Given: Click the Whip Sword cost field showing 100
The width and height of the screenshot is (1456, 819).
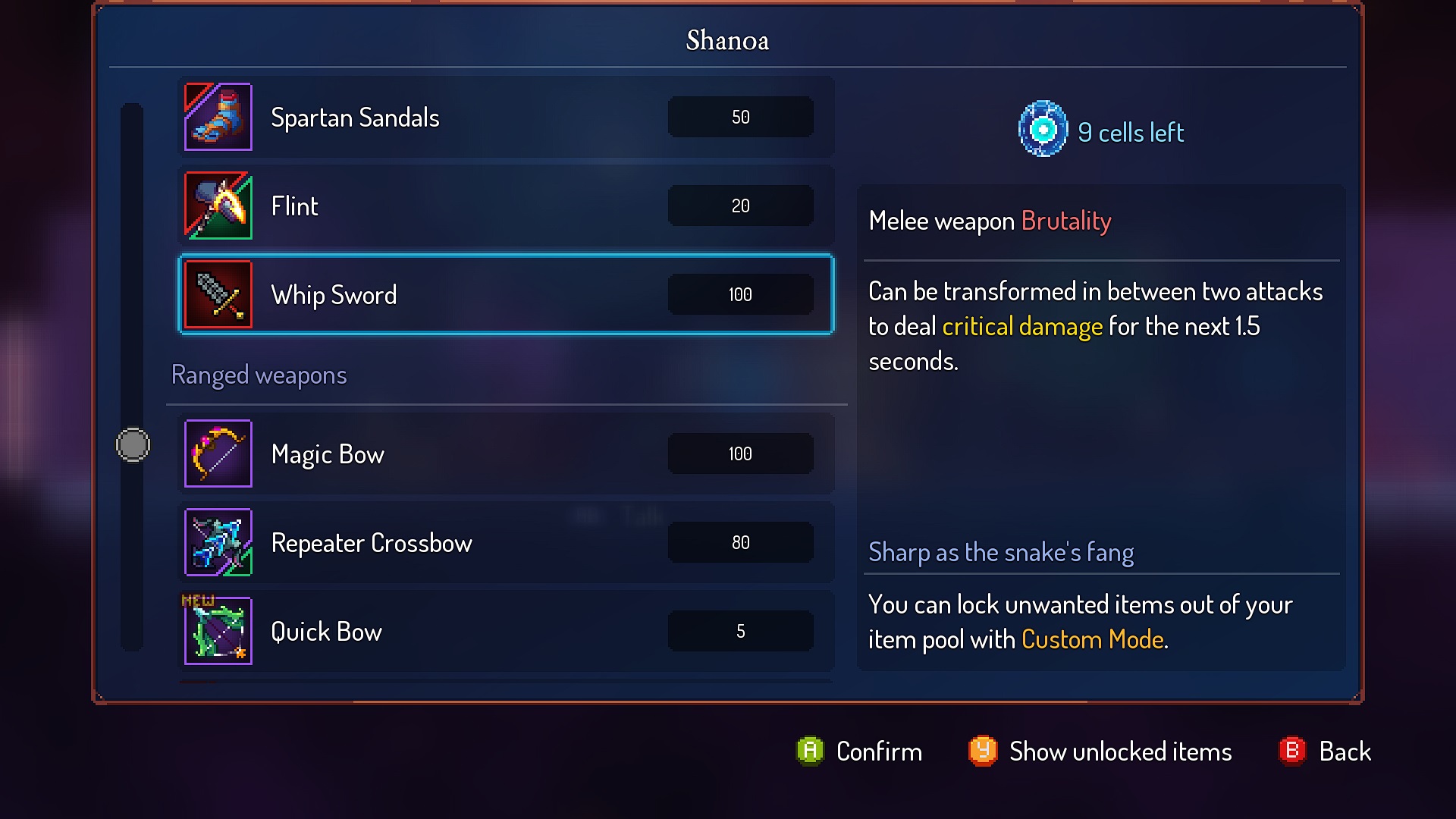Looking at the screenshot, I should tap(740, 295).
